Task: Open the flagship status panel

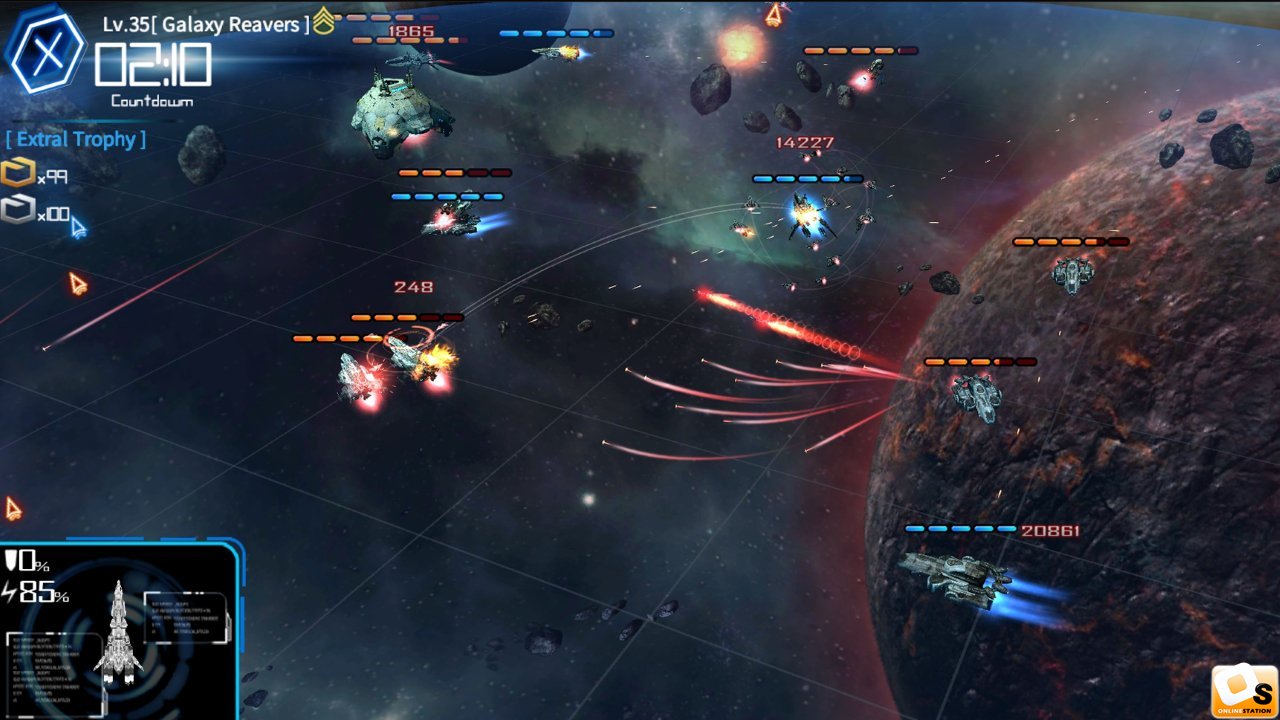Action: pos(120,632)
